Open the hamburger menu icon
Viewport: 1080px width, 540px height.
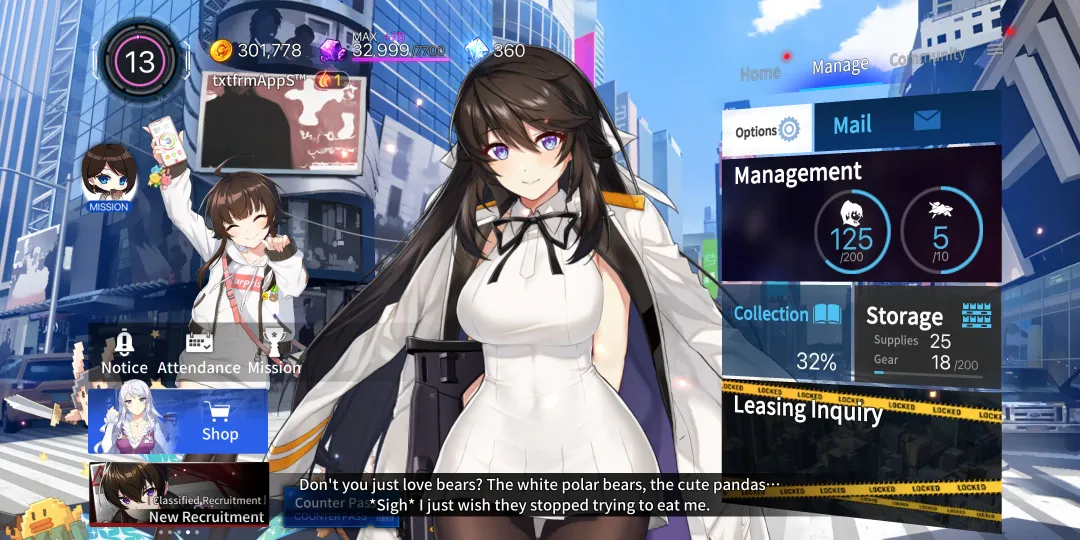coord(994,48)
